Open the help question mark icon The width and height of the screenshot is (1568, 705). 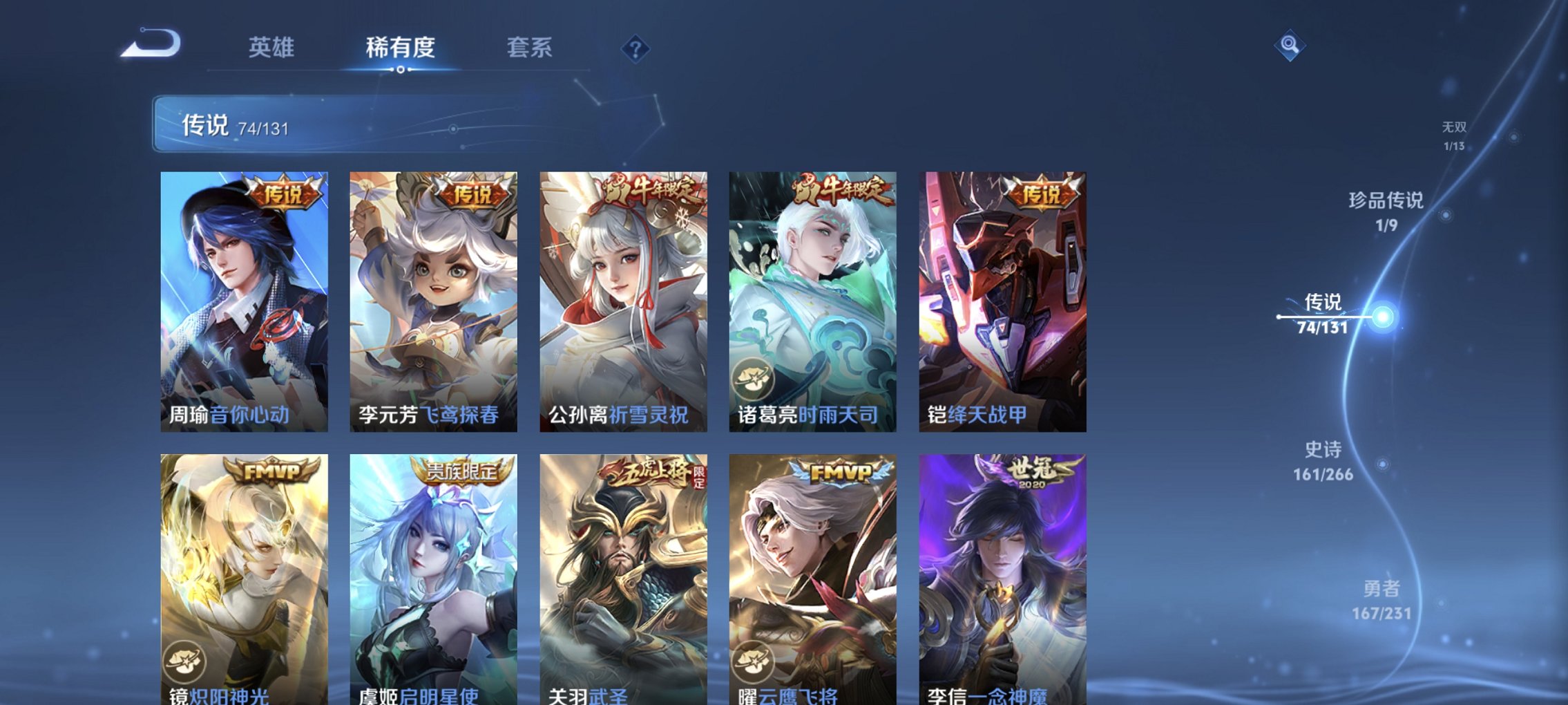click(x=636, y=48)
